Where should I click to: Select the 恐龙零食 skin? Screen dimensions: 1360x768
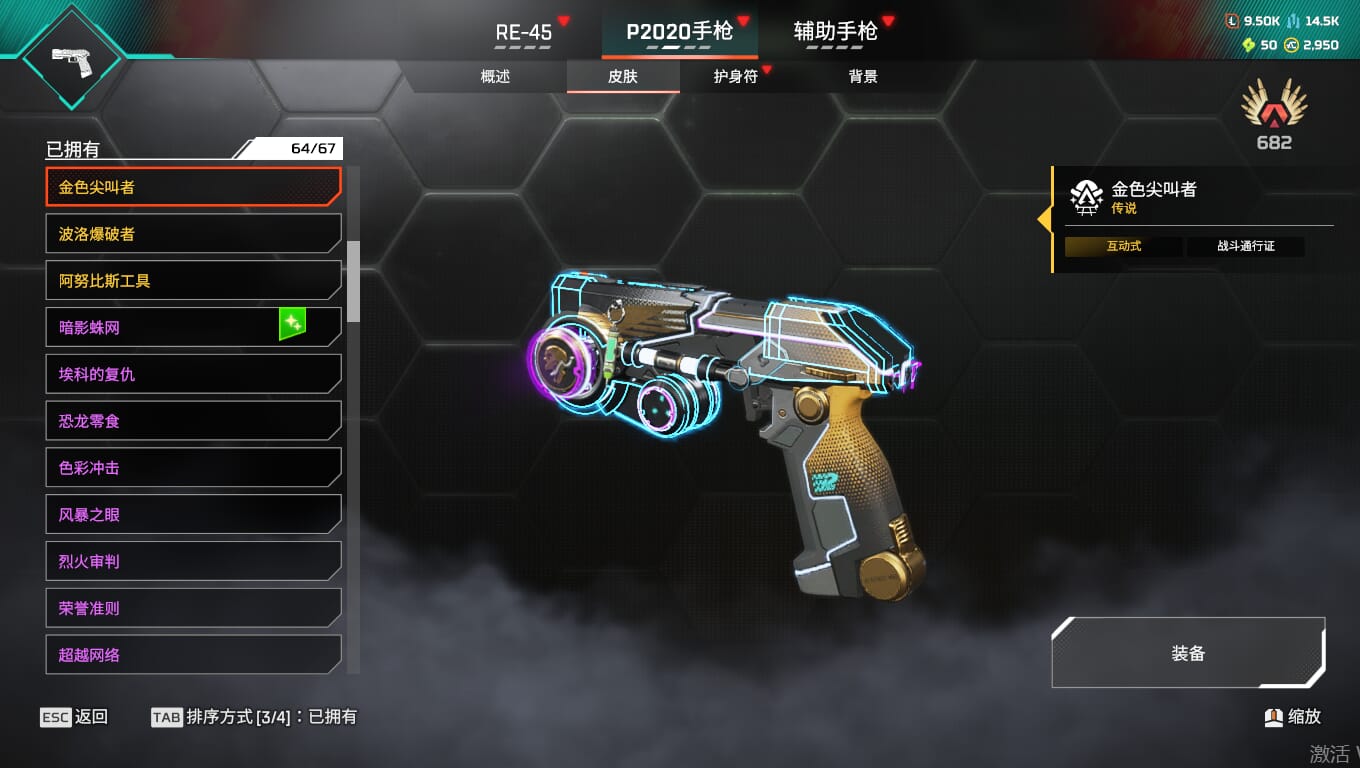point(193,421)
